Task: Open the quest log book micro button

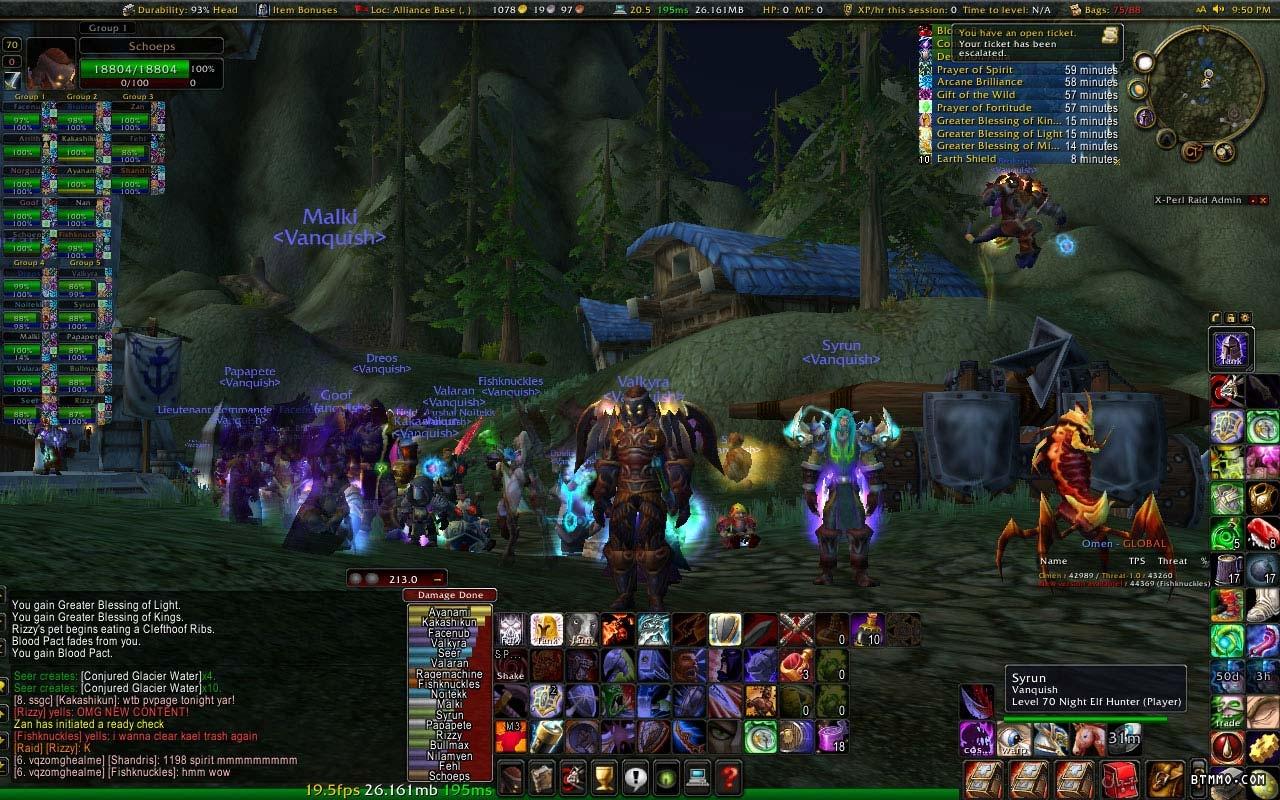Action: coord(540,776)
